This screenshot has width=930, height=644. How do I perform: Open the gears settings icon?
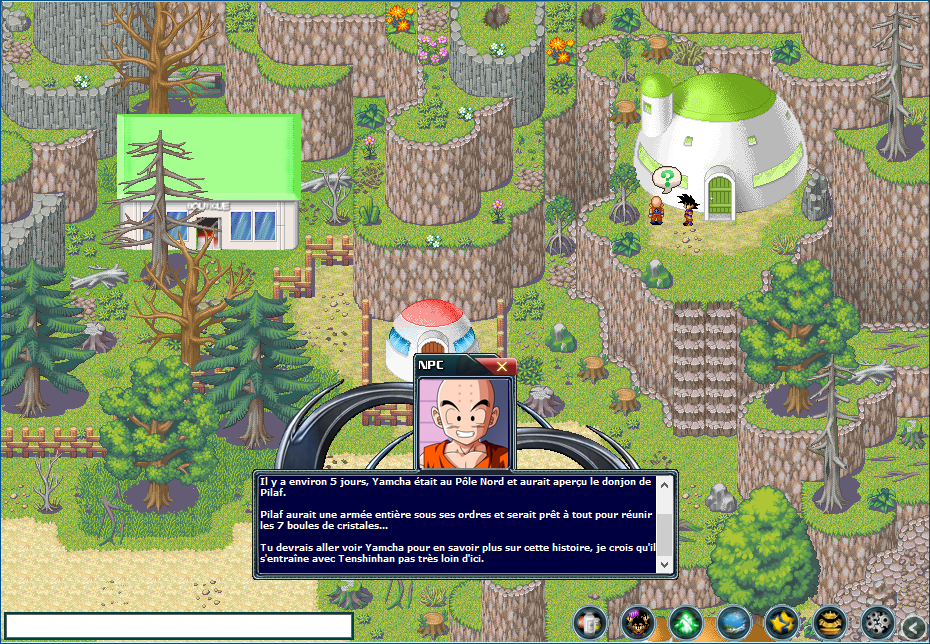pyautogui.click(x=877, y=623)
